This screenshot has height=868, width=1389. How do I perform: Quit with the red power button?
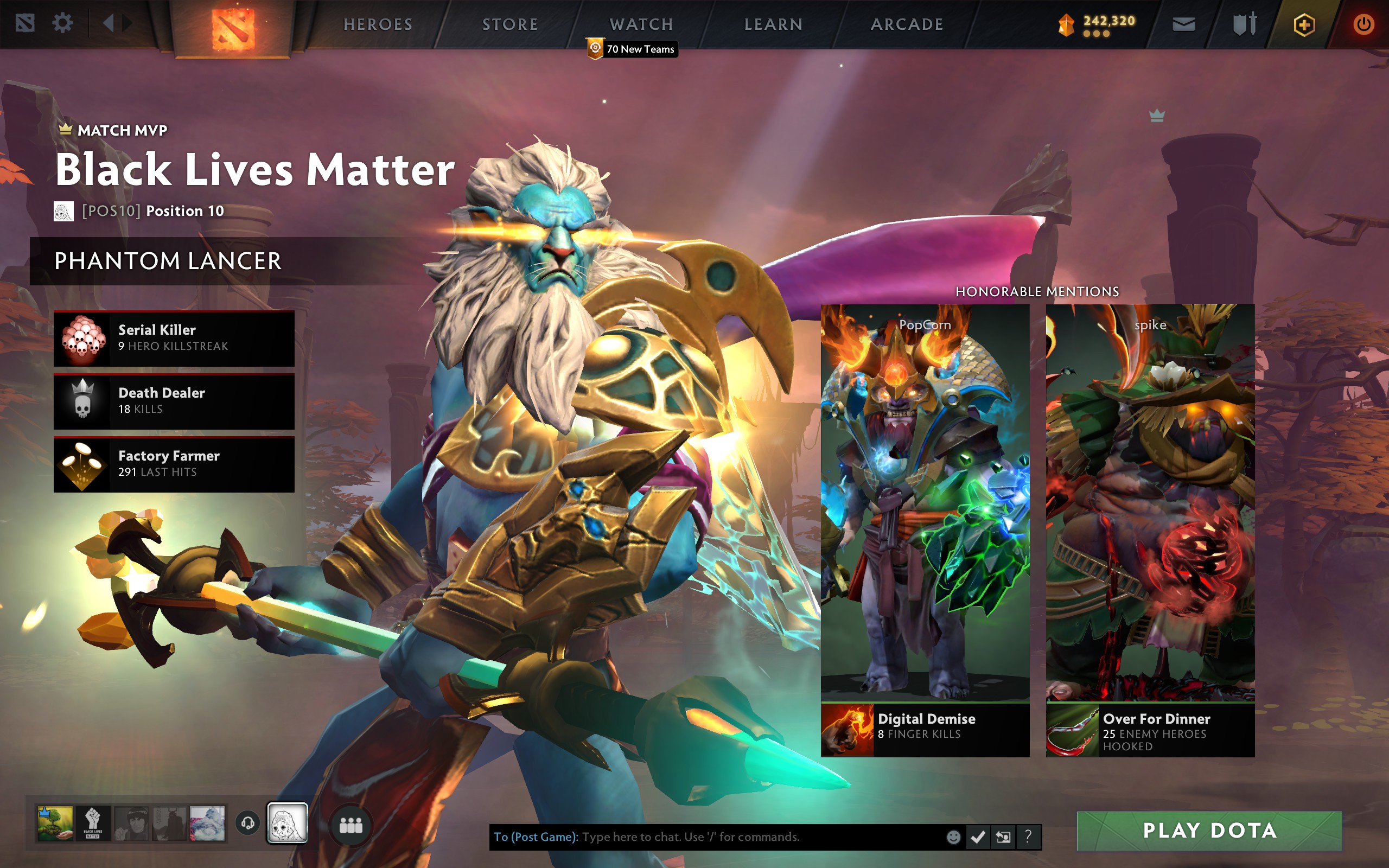pos(1363,25)
